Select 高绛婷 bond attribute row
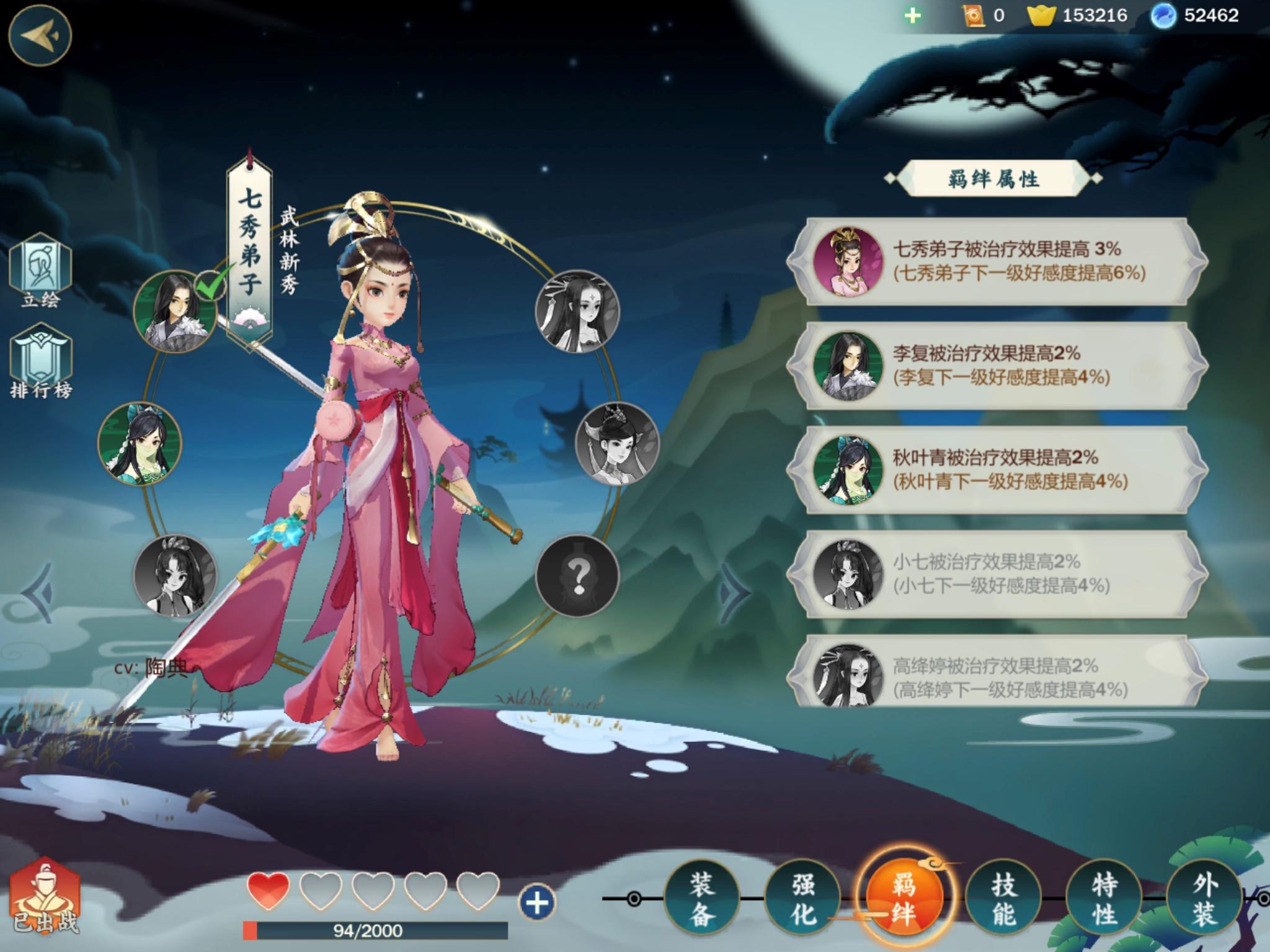 coord(997,676)
